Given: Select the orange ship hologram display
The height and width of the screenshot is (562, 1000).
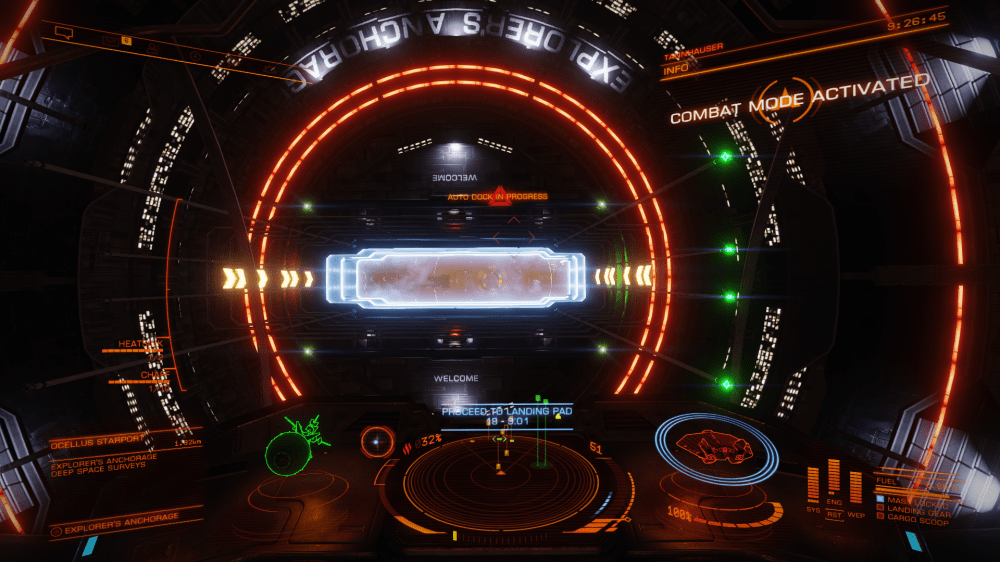Looking at the screenshot, I should pos(716,446).
